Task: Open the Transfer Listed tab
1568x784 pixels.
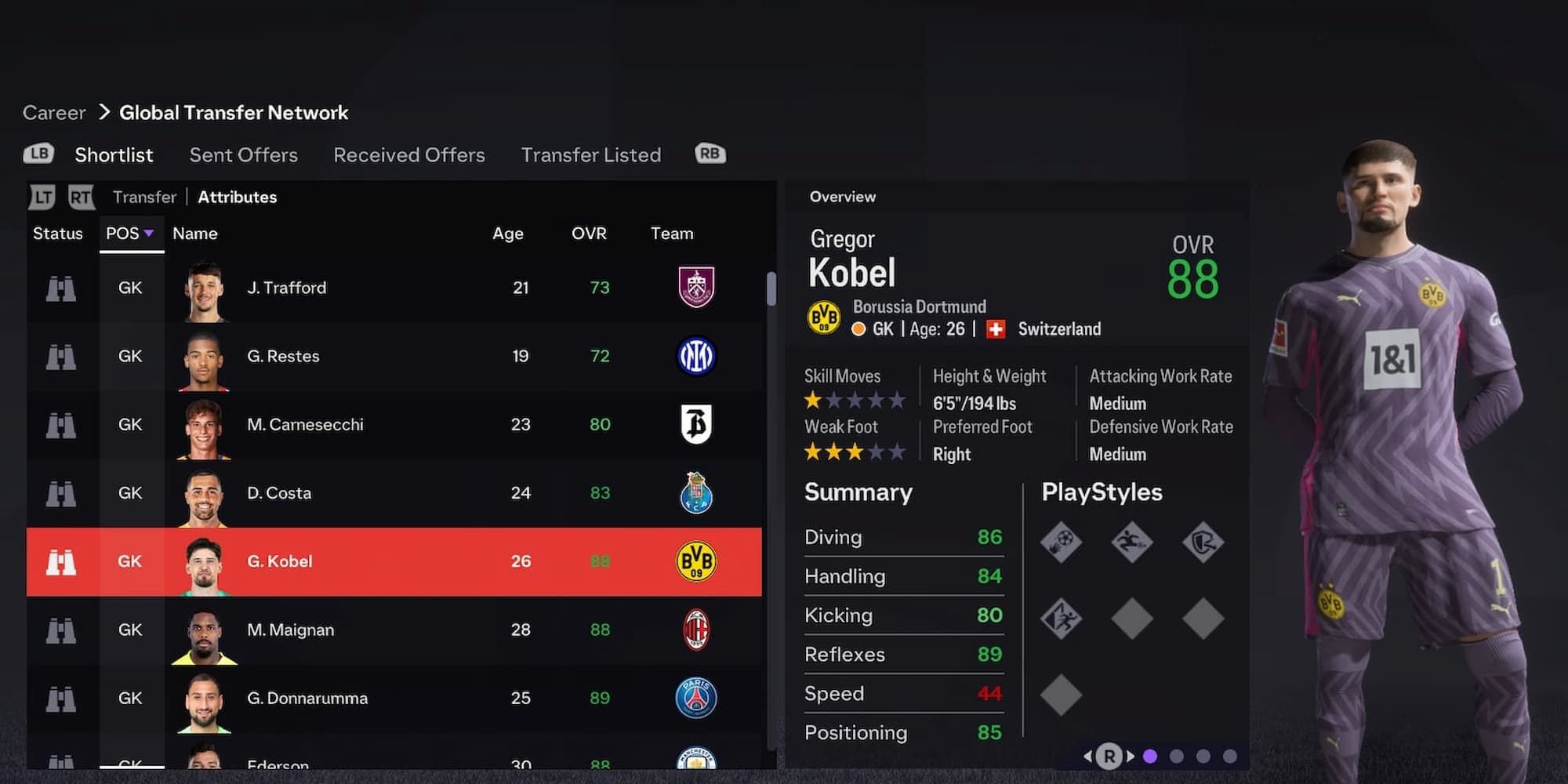Action: click(x=591, y=154)
